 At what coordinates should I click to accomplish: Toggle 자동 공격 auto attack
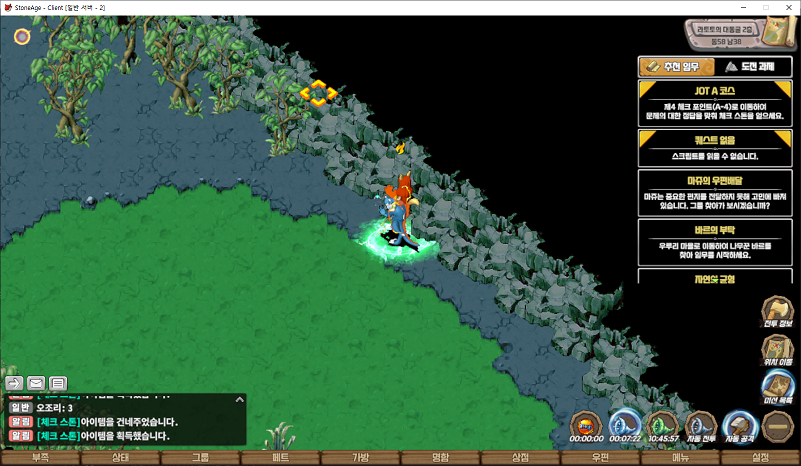click(x=739, y=427)
